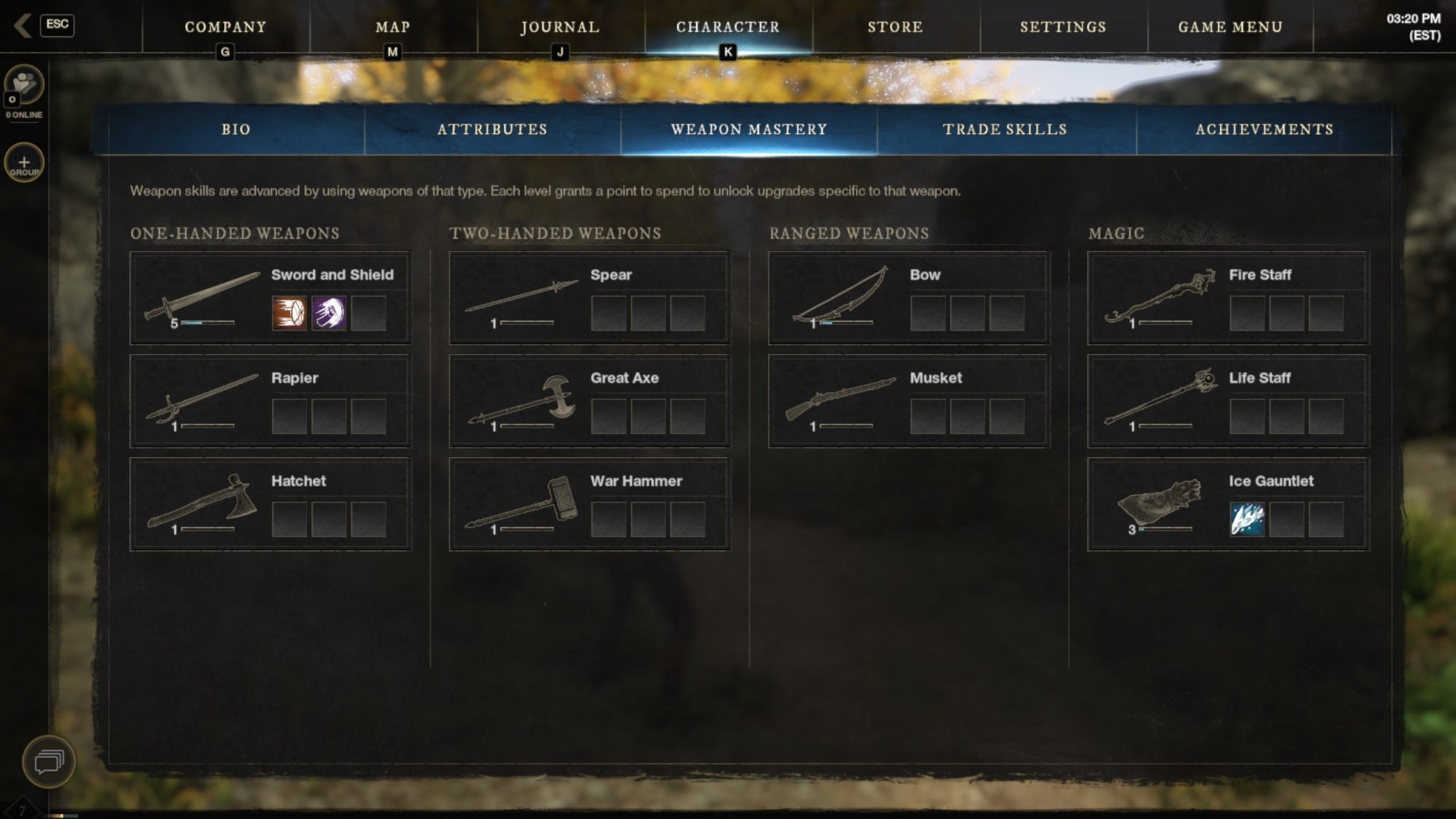The image size is (1456, 819).
Task: Click the Ice Gauntlet's unlocked ability icon
Action: coord(1247,519)
